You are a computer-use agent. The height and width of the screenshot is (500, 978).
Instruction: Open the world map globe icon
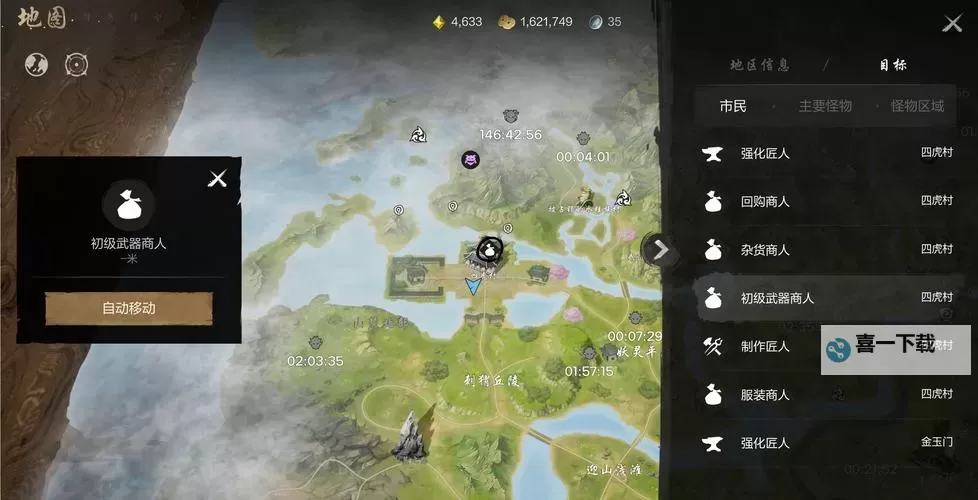tap(36, 65)
